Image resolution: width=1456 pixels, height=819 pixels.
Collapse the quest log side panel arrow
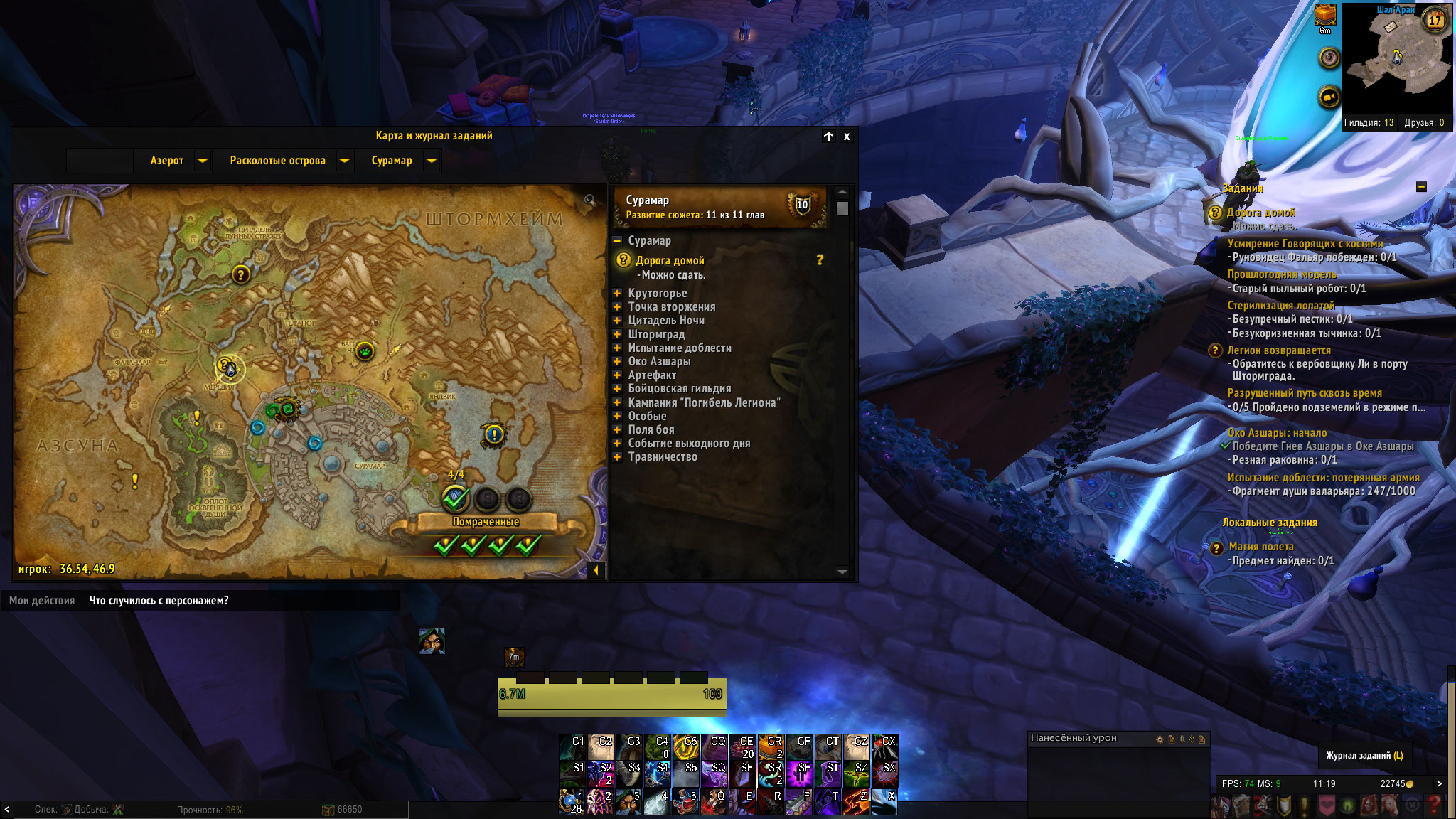596,569
